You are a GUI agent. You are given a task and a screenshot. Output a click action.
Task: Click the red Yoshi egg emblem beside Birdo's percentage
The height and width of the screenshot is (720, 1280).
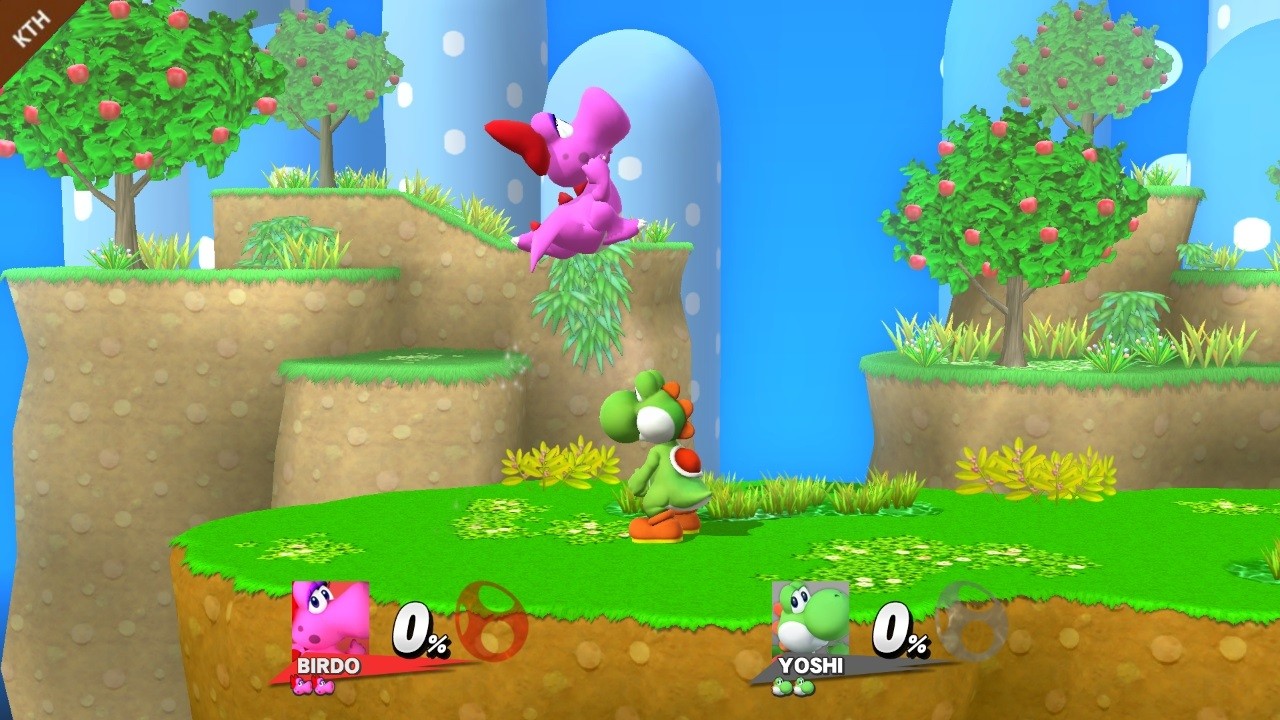click(492, 623)
